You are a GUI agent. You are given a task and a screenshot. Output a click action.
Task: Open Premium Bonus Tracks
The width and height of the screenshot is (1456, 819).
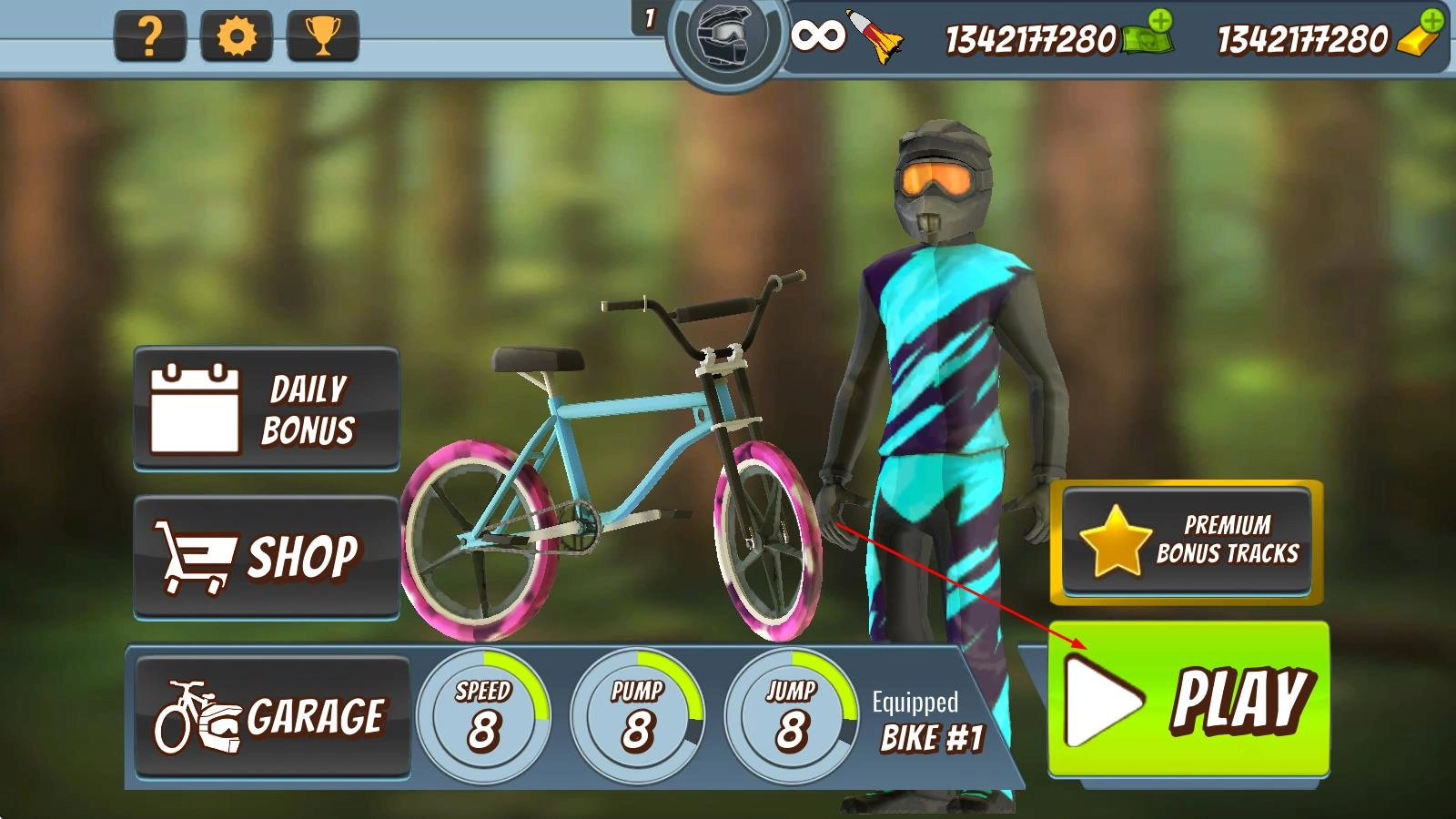1188,540
